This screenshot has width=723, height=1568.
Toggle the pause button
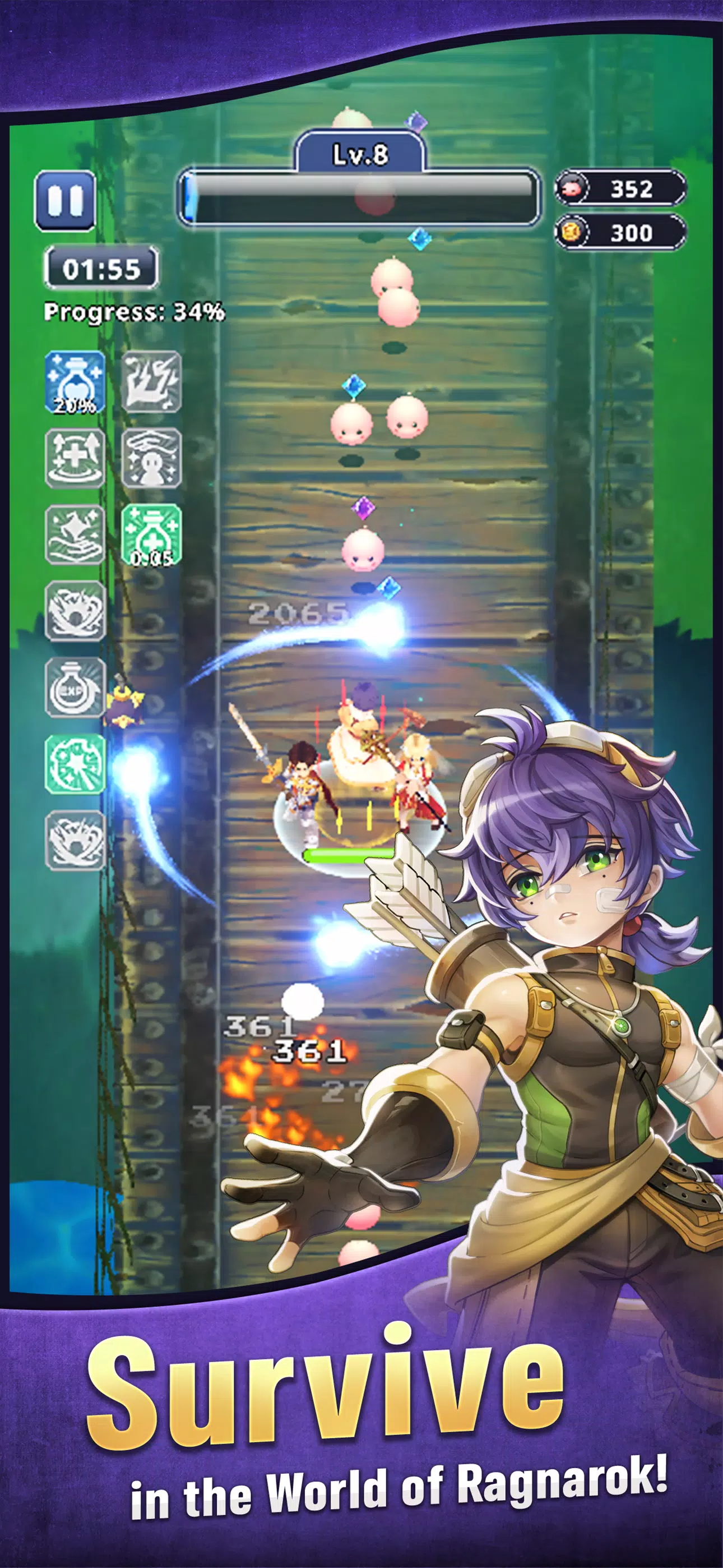click(64, 201)
